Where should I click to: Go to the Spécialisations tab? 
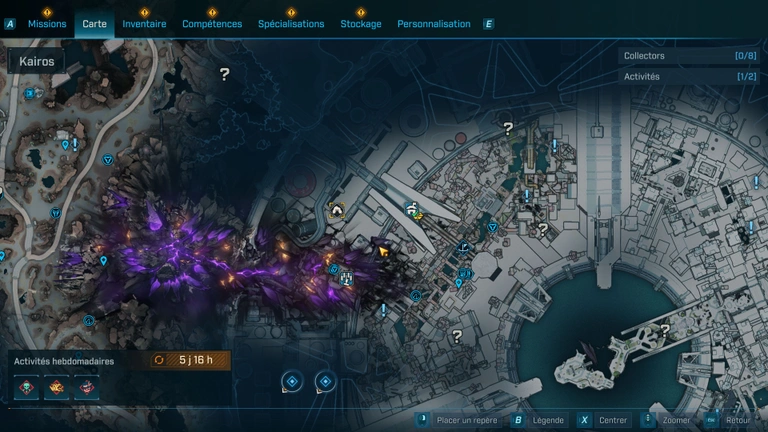(291, 24)
